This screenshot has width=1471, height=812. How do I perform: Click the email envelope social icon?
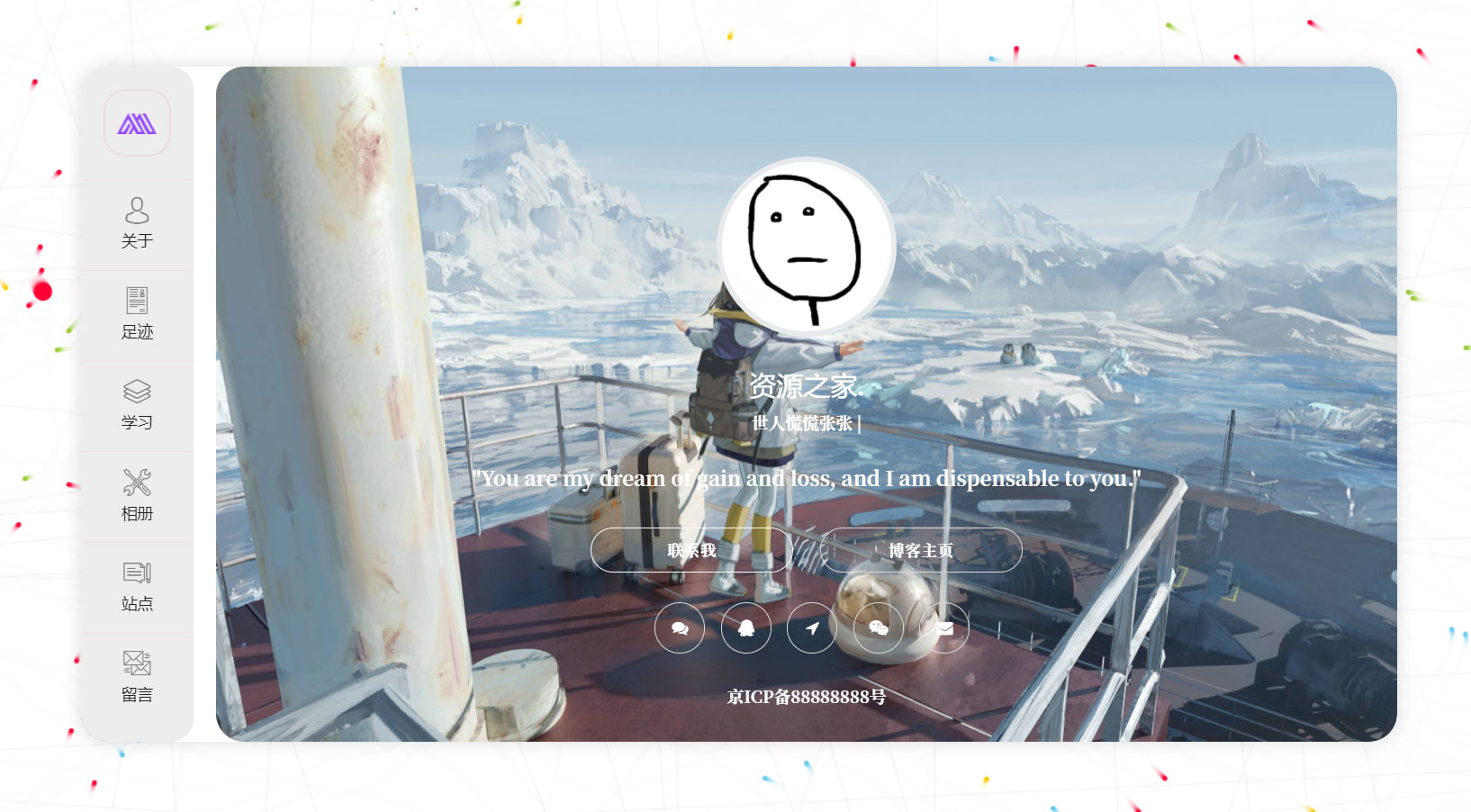pos(944,628)
